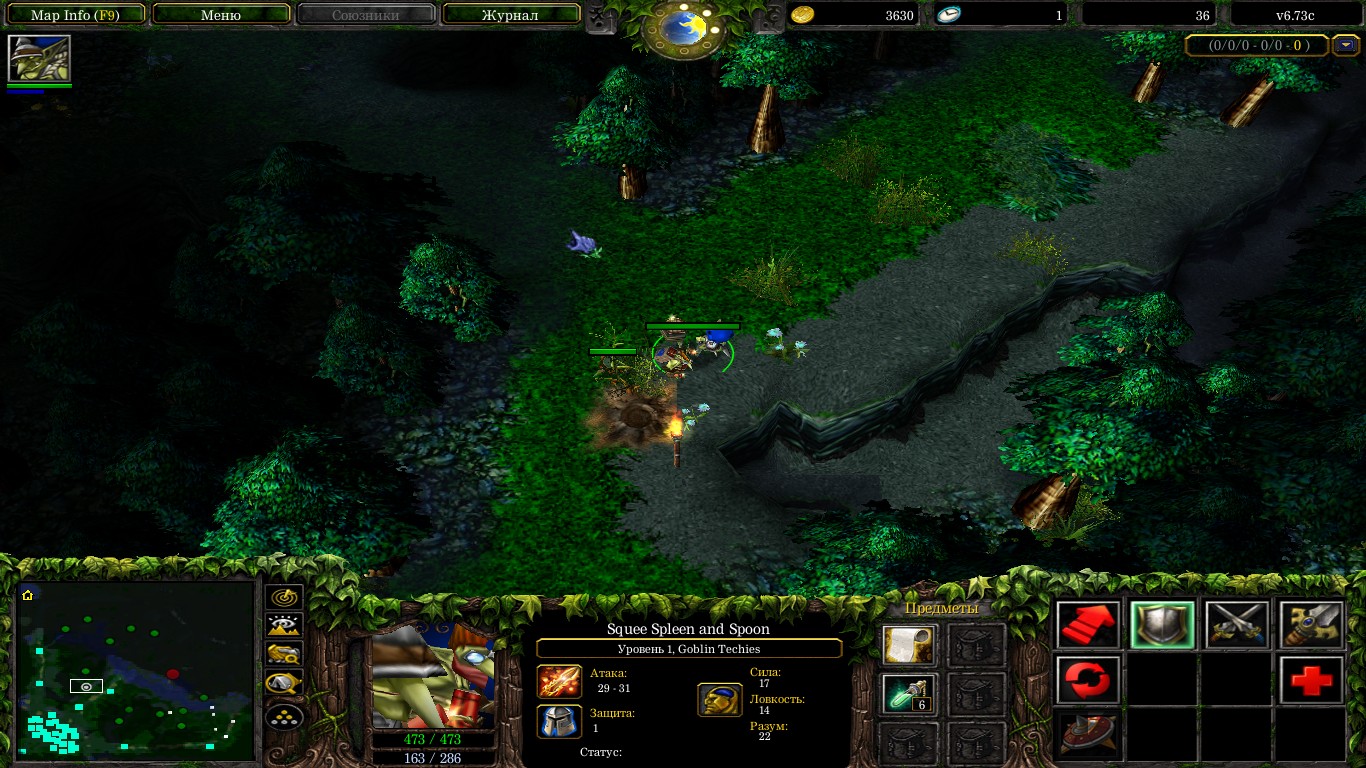1366x768 pixels.
Task: Select the single sword Attack command
Action: [x=1310, y=626]
